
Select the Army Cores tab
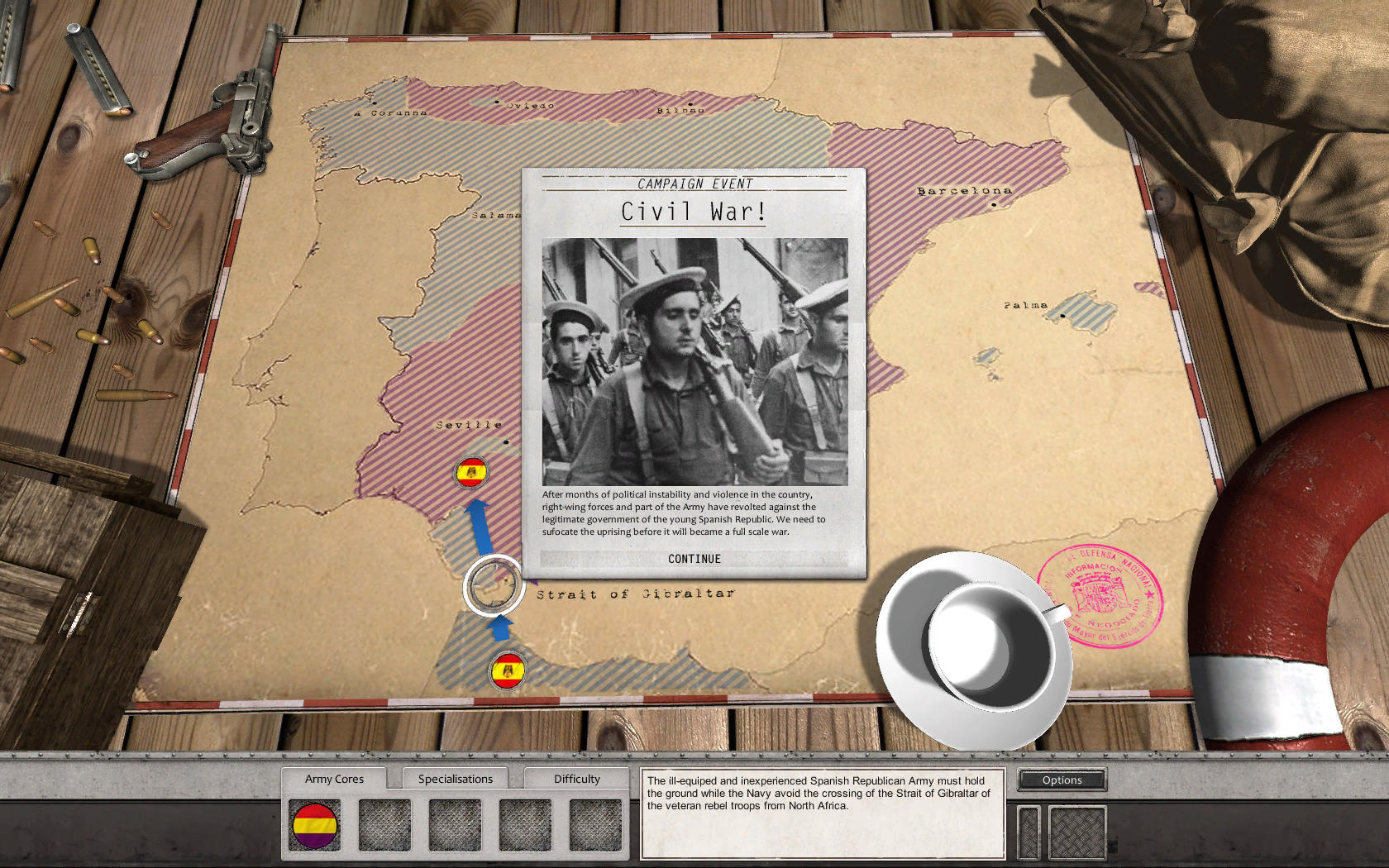(335, 778)
